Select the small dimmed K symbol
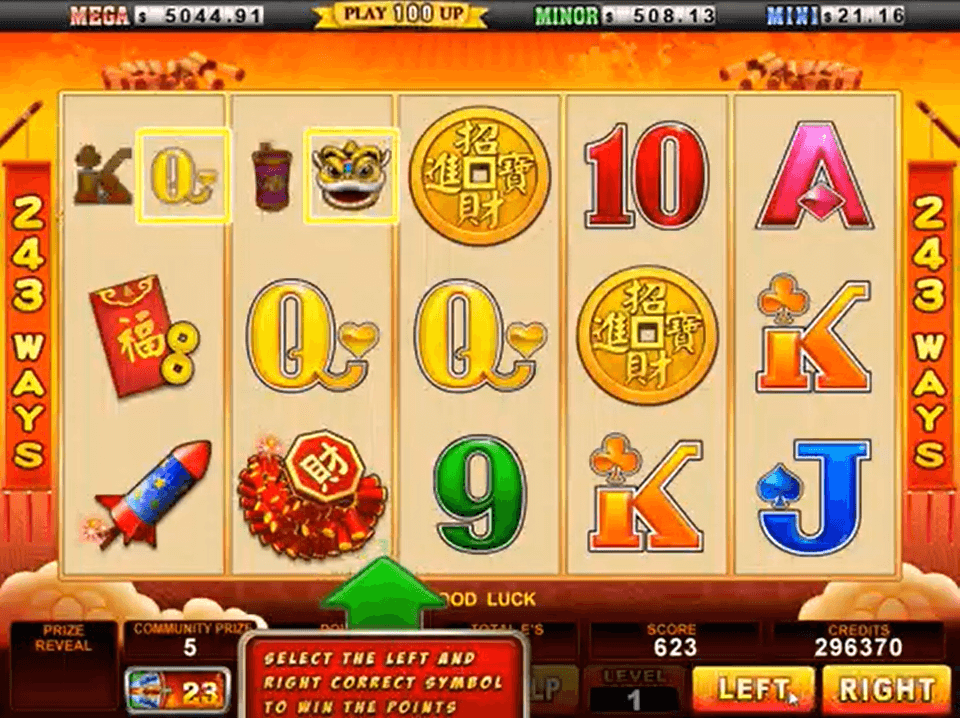 coord(102,175)
